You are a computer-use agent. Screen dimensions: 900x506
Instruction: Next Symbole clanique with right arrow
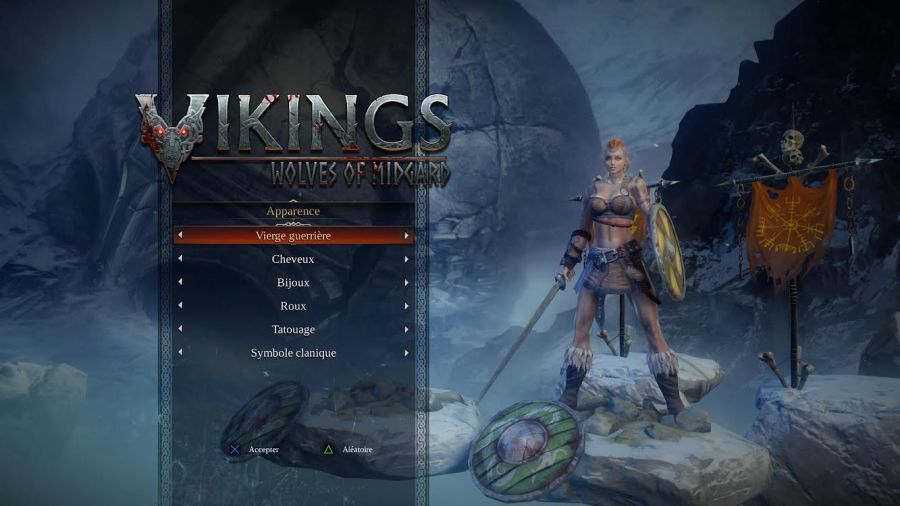click(x=406, y=353)
